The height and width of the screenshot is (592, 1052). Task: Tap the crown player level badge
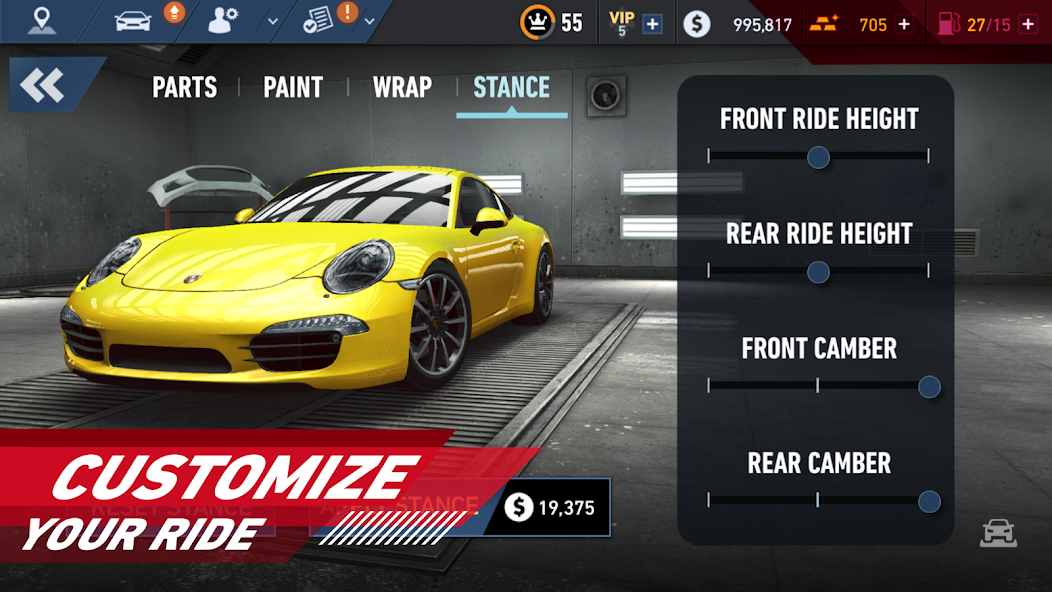[x=538, y=22]
